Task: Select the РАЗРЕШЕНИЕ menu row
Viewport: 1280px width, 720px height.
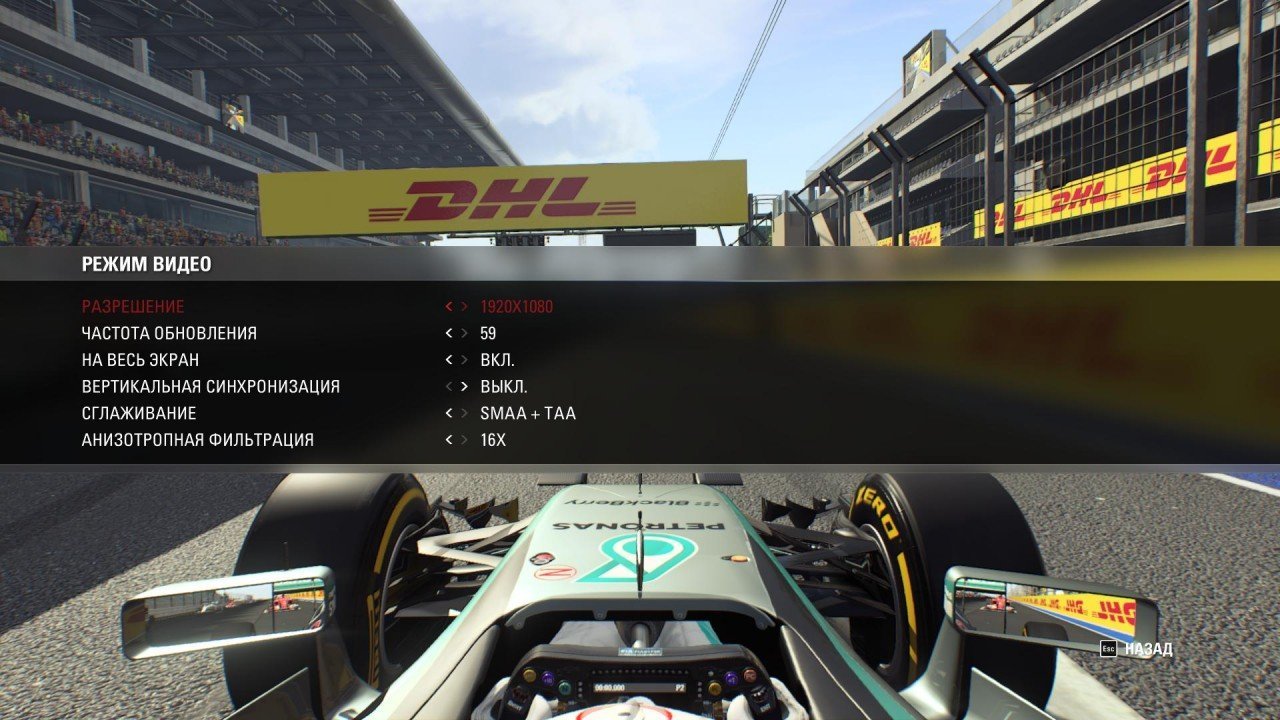Action: click(x=133, y=307)
